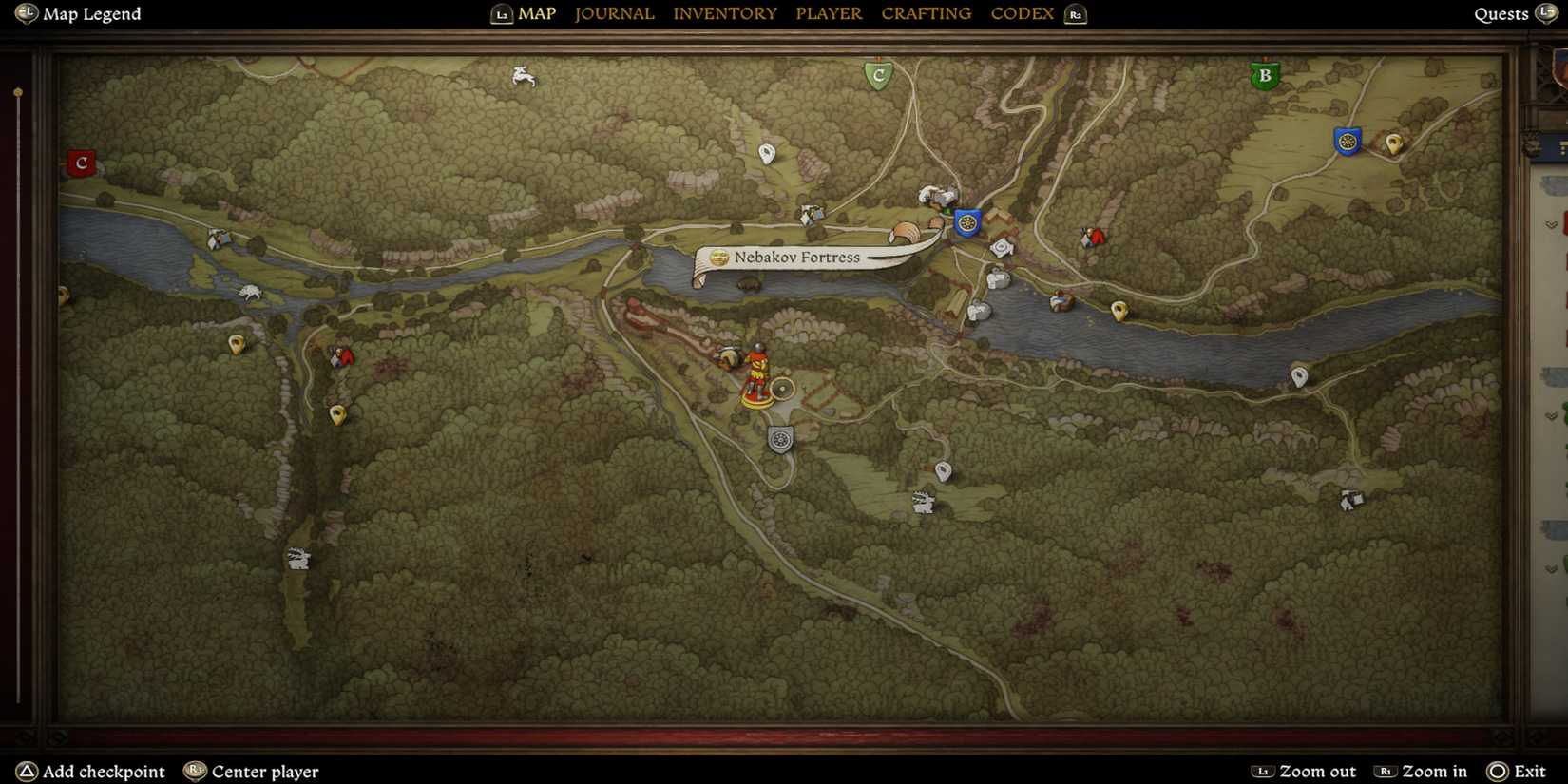Image resolution: width=1568 pixels, height=784 pixels.
Task: Click the blue crest marker in the top-right corner
Action: click(1348, 141)
